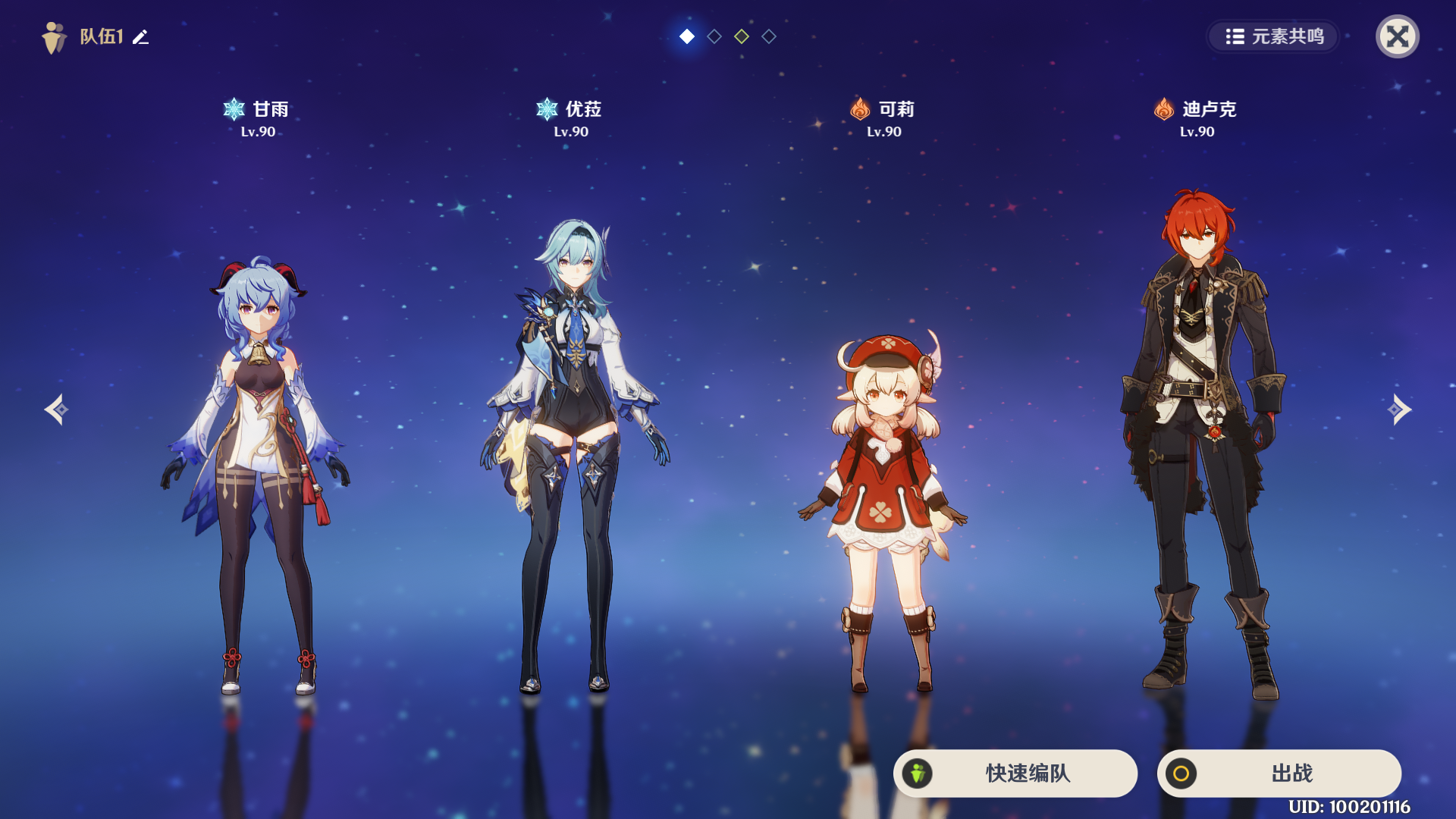Rename the team with the pencil icon
This screenshot has width=1456, height=819.
pos(141,36)
